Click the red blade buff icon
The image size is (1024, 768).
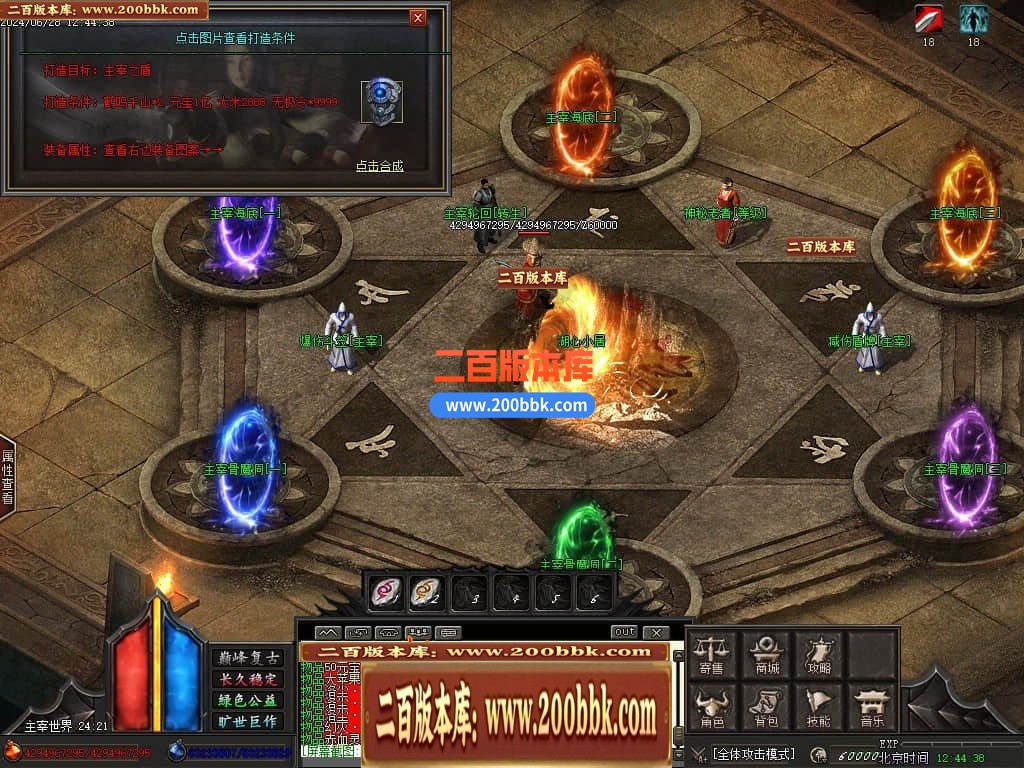[928, 19]
